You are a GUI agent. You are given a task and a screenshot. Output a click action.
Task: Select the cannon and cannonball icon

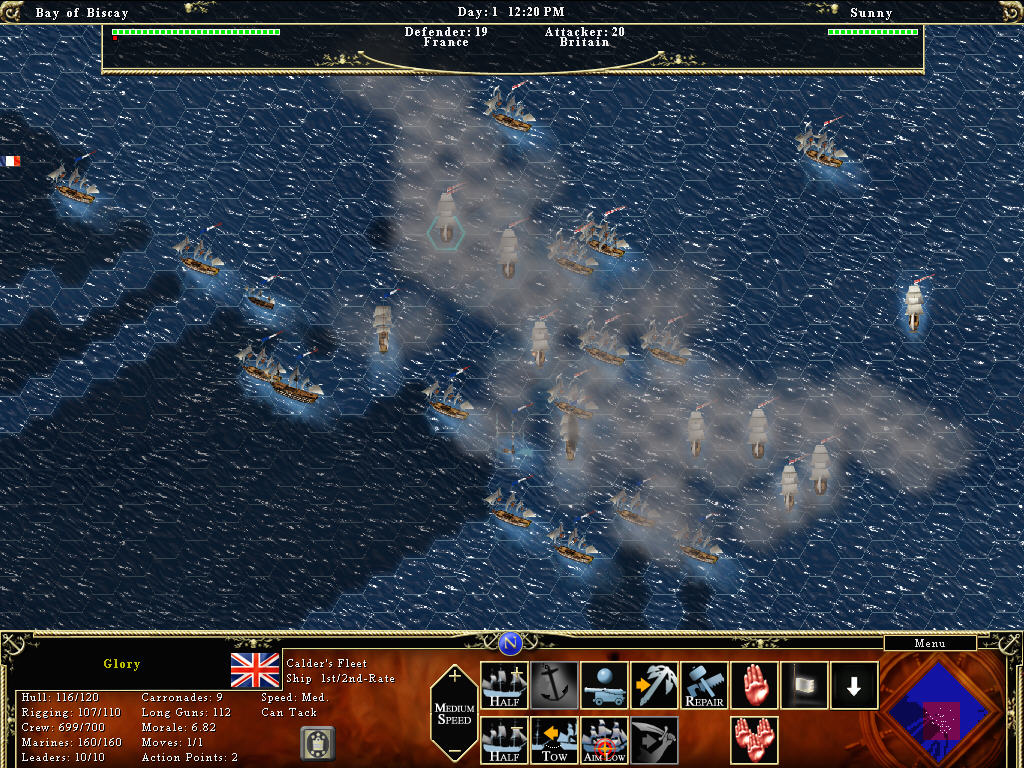point(604,685)
